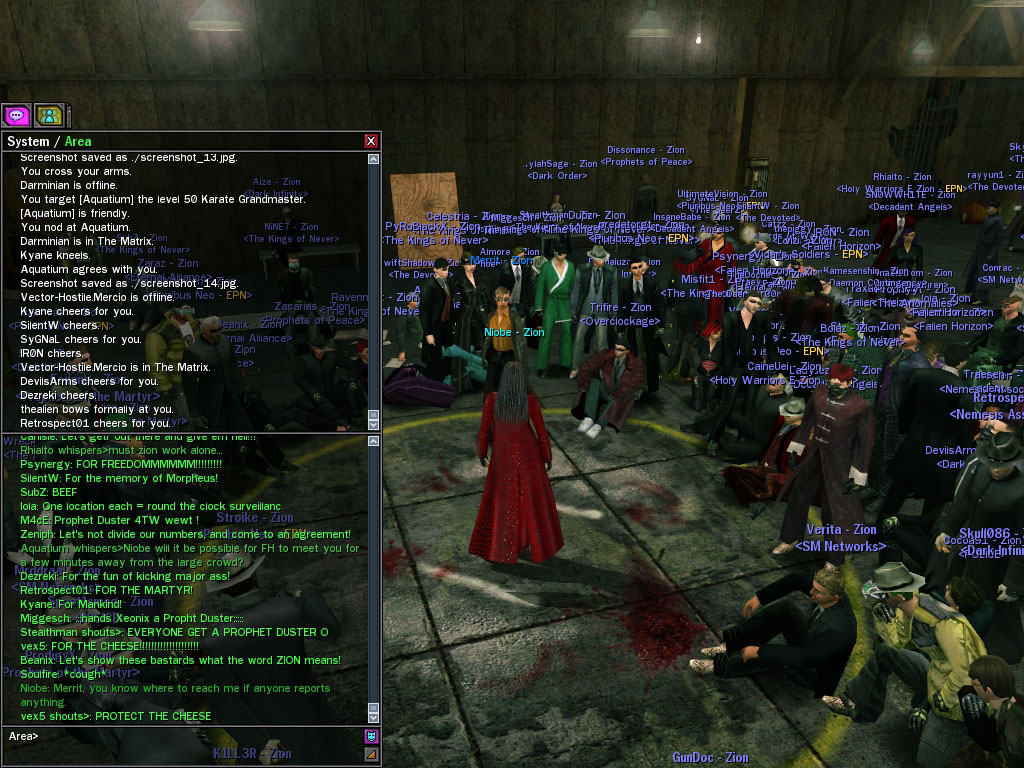Close the System / Area chat window
The image size is (1024, 768).
tap(371, 141)
